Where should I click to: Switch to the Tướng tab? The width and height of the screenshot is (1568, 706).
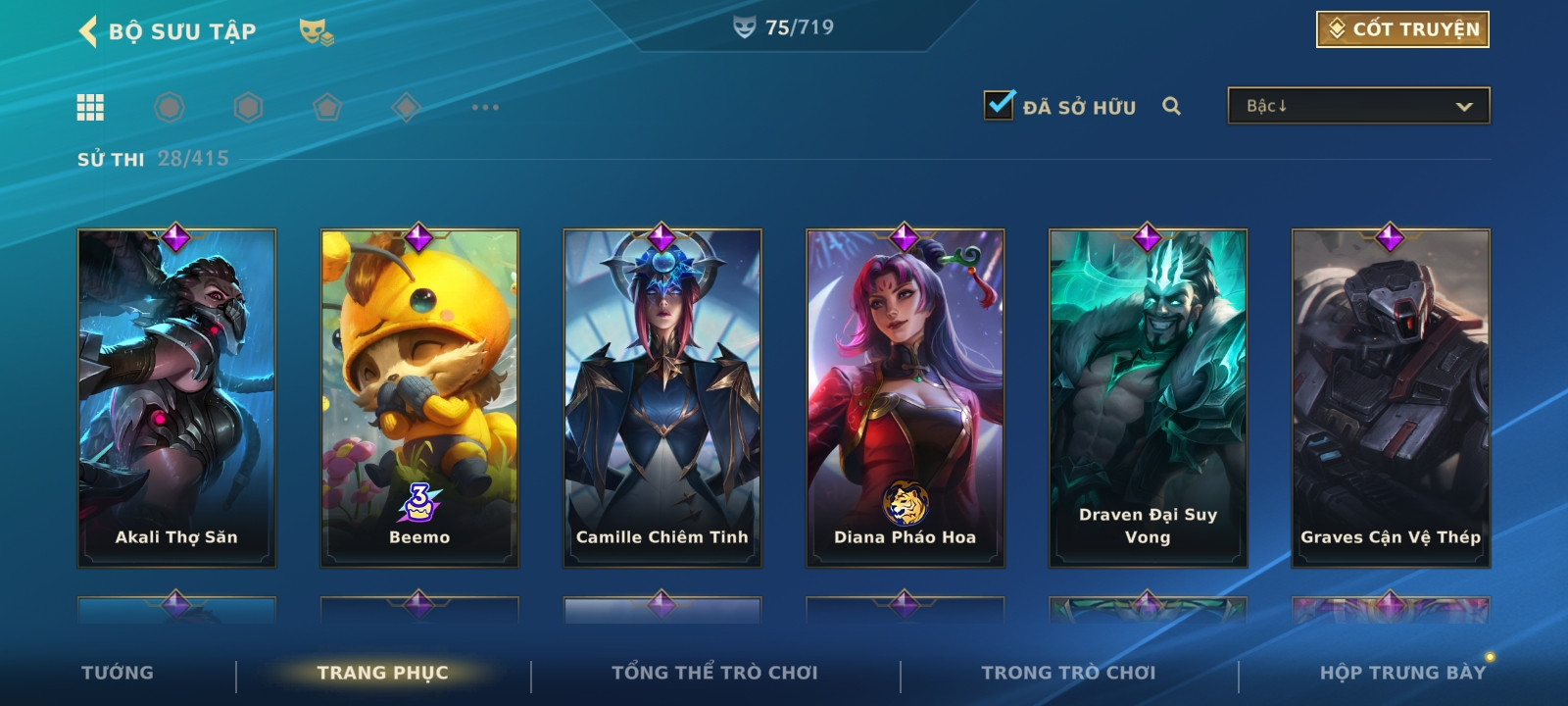point(118,673)
